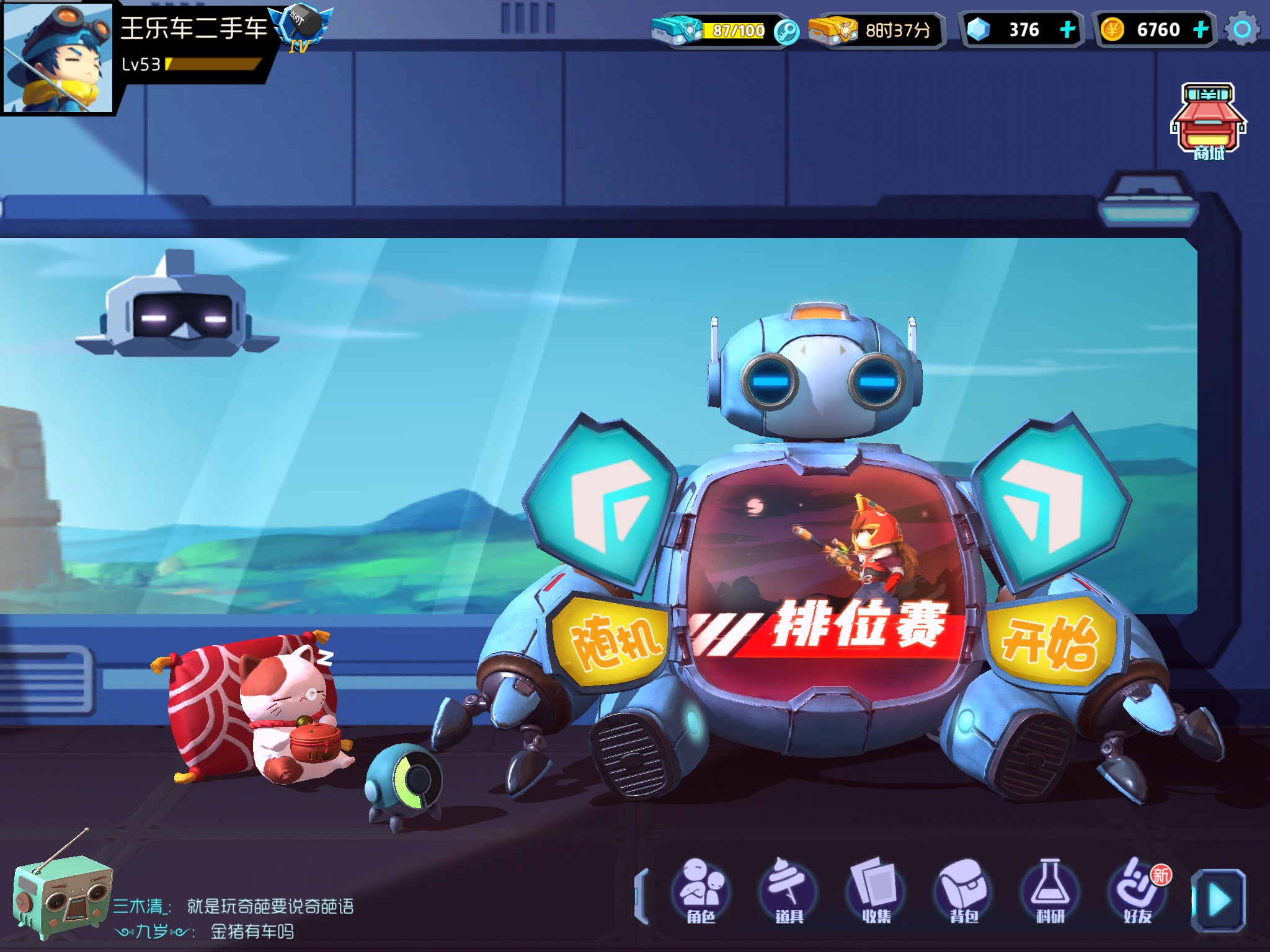Click the plus to buy more diamonds next to 376
The image size is (1270, 952).
[1066, 28]
